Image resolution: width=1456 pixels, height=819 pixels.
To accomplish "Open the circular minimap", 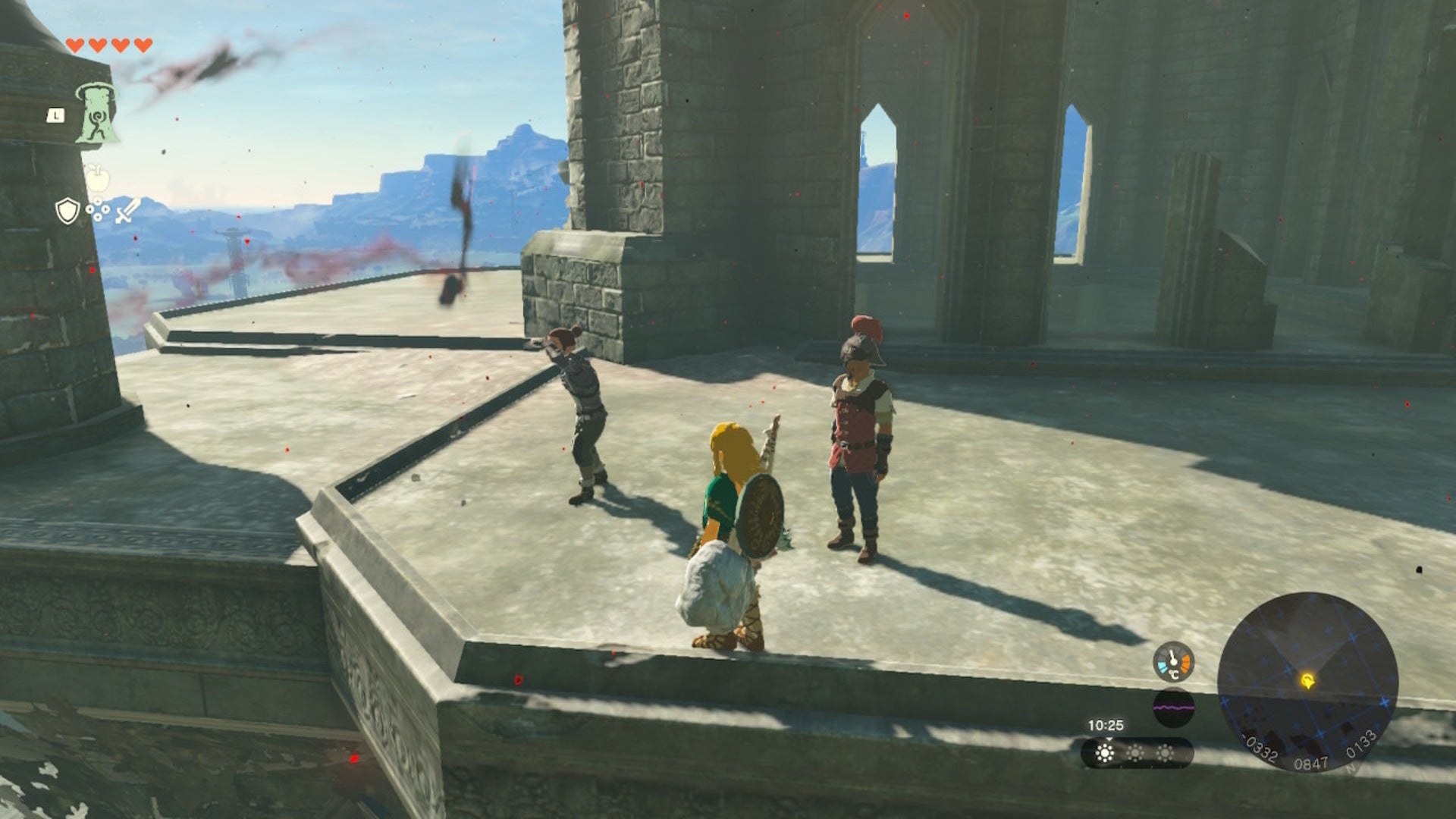I will click(x=1307, y=682).
